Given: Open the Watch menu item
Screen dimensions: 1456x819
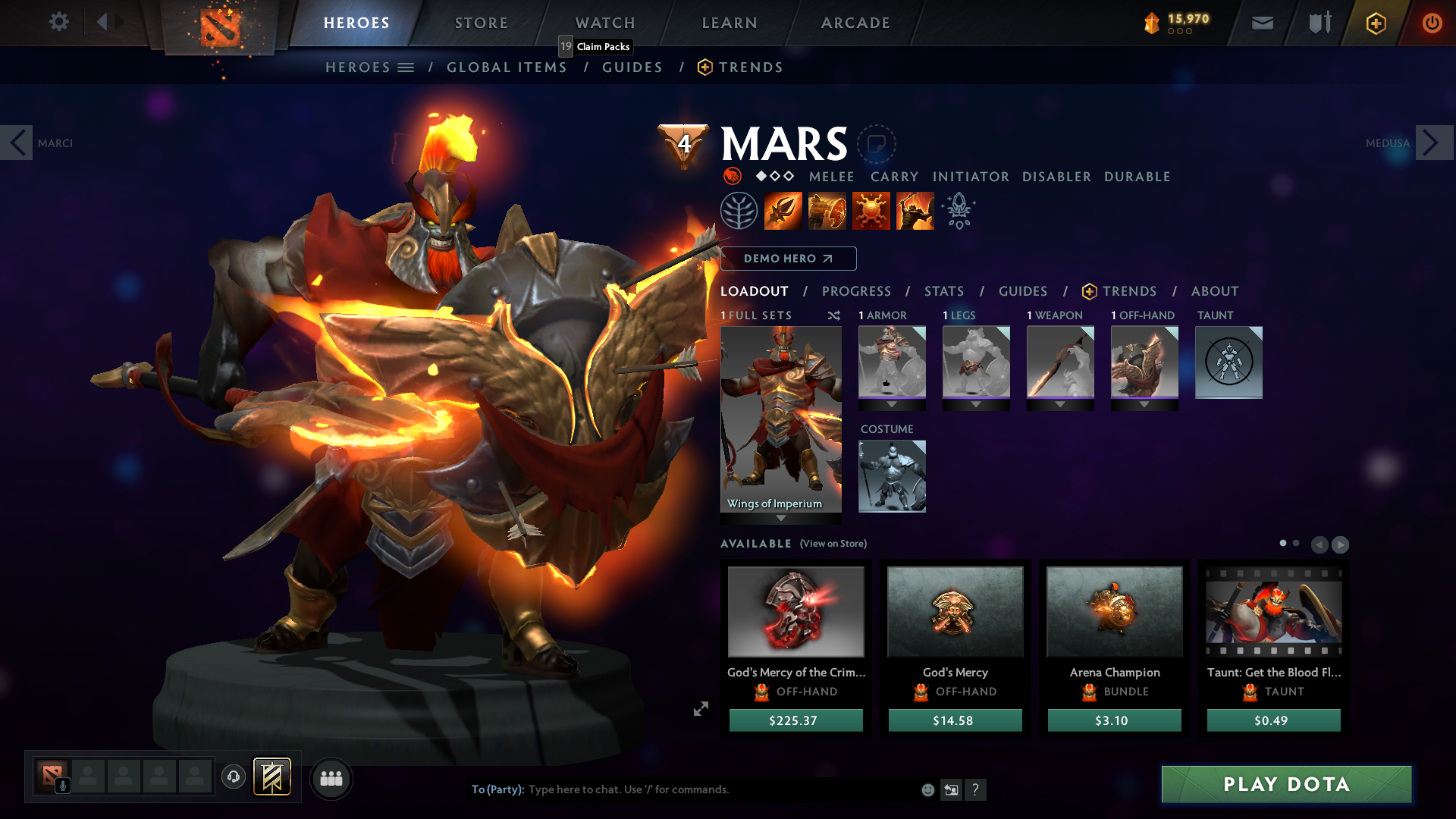Looking at the screenshot, I should [x=604, y=23].
